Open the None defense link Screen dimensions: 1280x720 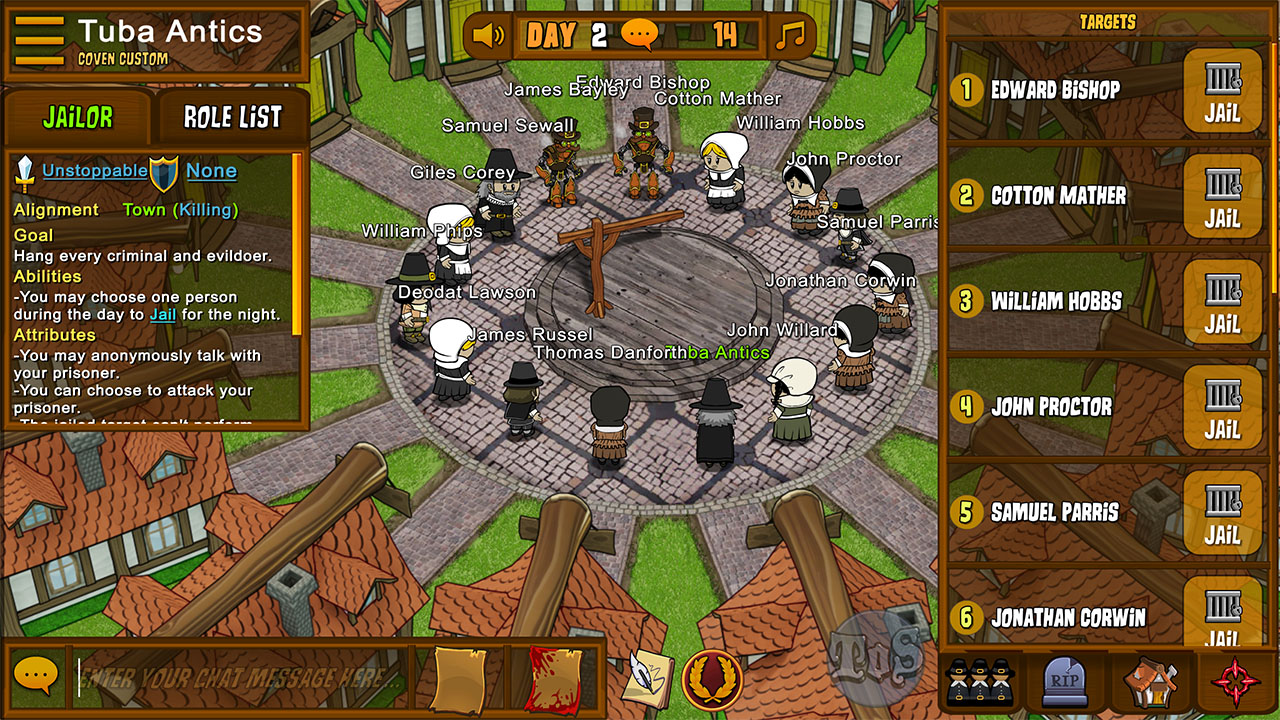[x=211, y=171]
